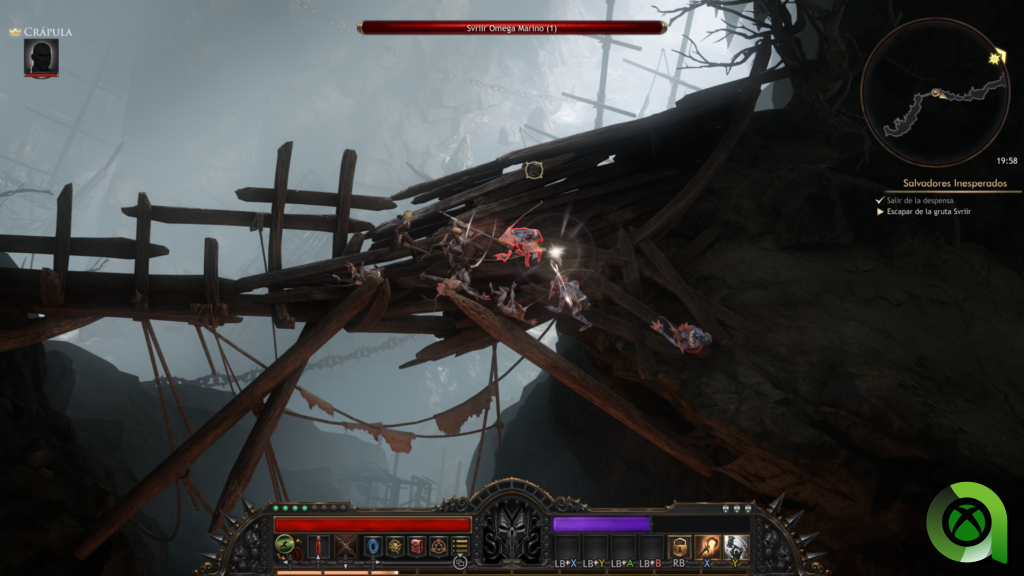The image size is (1024, 576).
Task: Use the red health potion slot
Action: point(319,546)
